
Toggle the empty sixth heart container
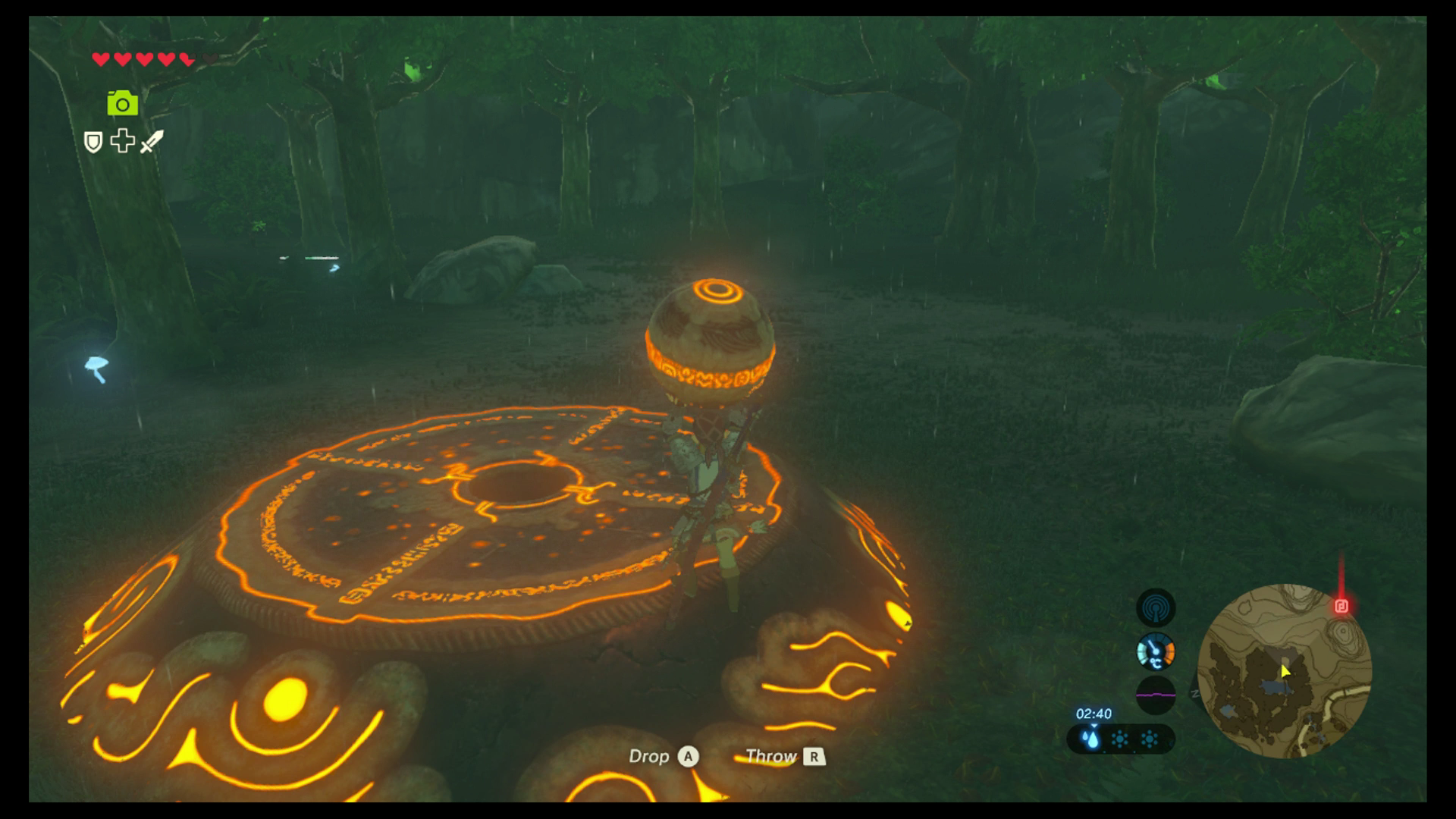pyautogui.click(x=210, y=58)
